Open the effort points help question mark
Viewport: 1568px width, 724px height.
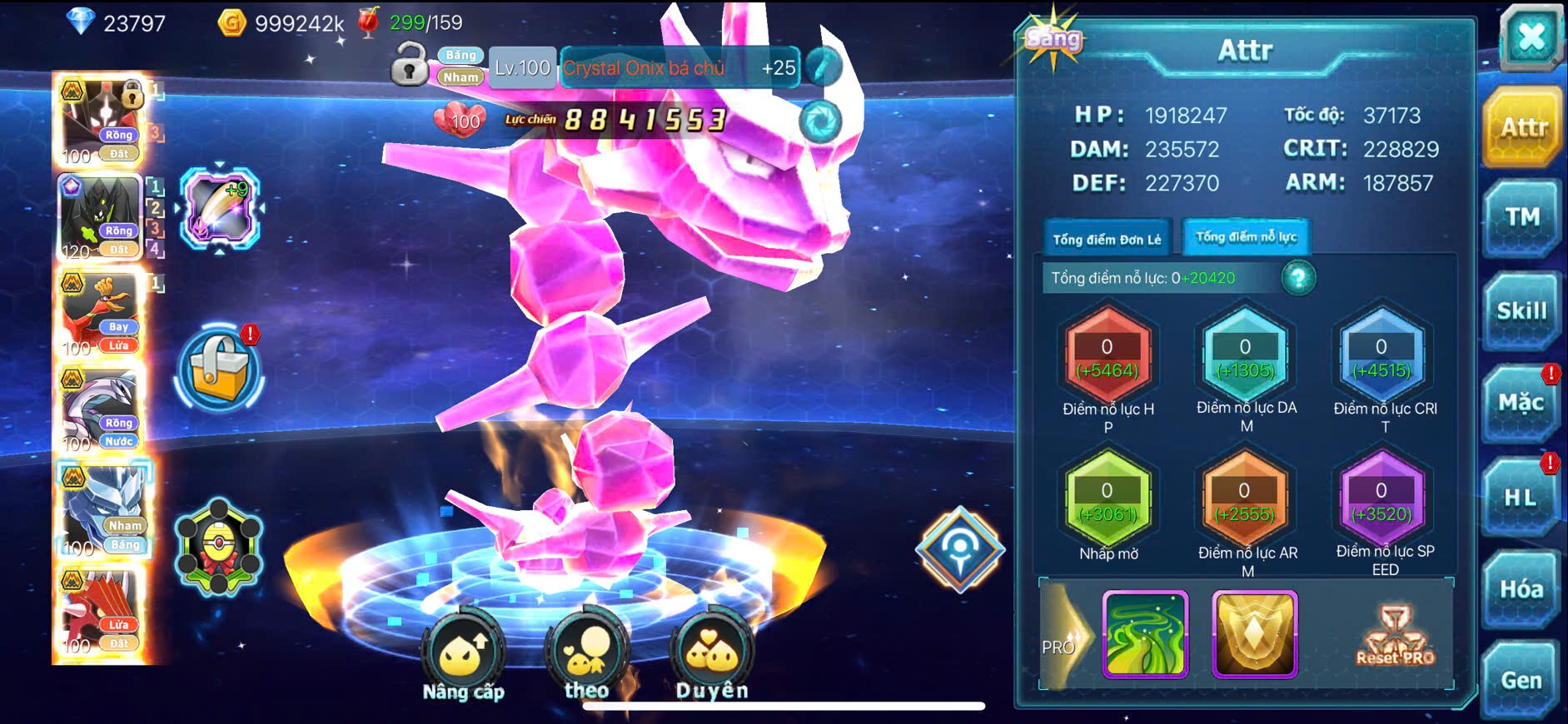tap(1298, 278)
